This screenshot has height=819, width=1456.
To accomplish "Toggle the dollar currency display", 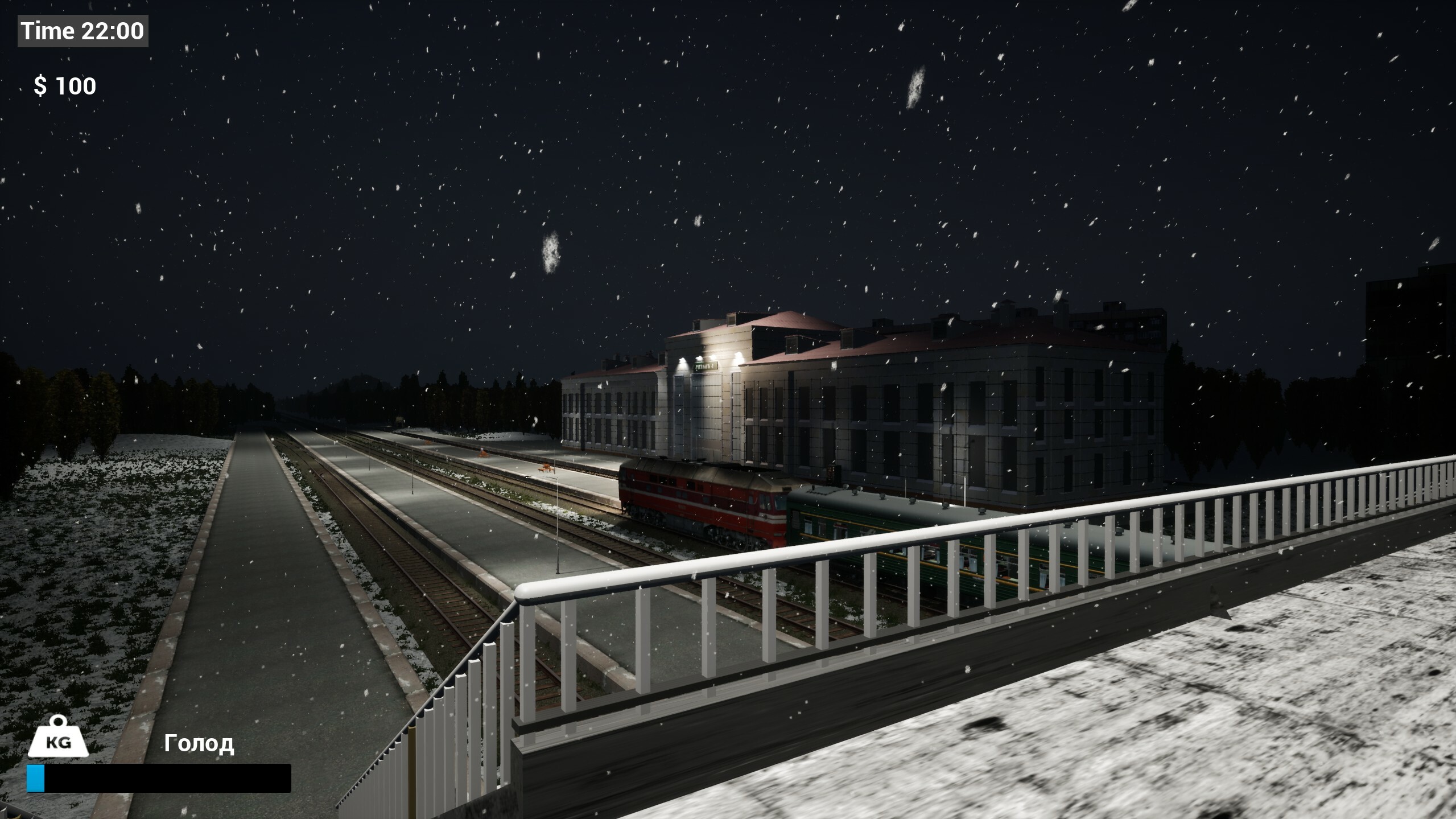I will pyautogui.click(x=64, y=85).
